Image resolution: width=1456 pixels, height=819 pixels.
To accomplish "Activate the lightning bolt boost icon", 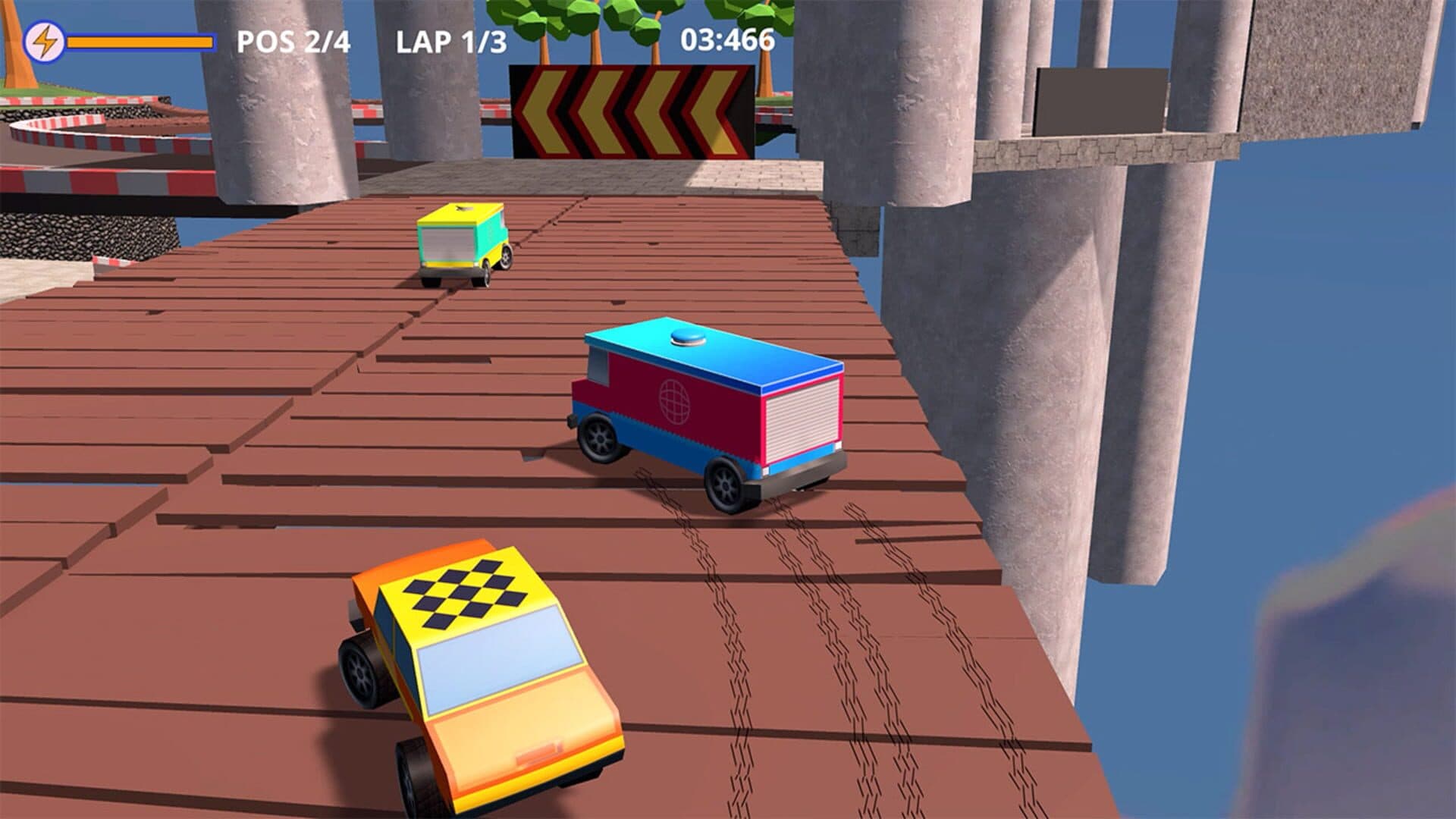I will coord(45,42).
